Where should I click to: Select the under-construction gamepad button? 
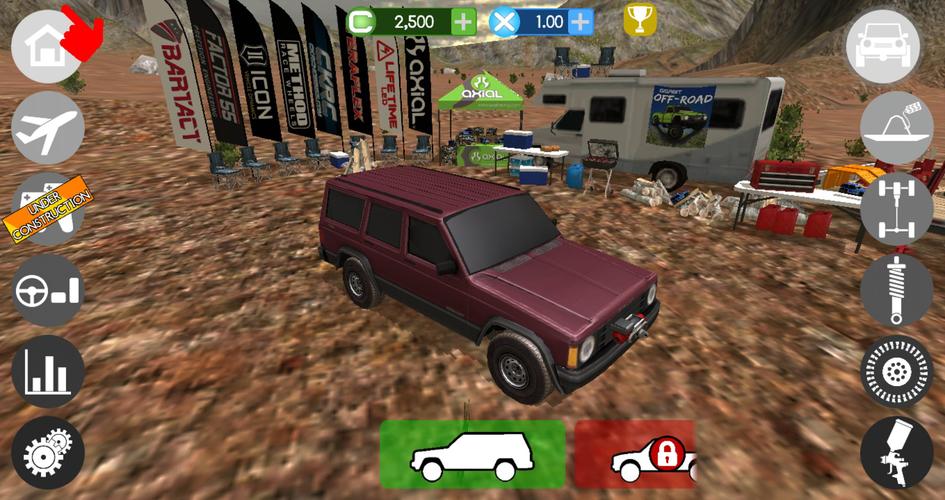[x=47, y=208]
